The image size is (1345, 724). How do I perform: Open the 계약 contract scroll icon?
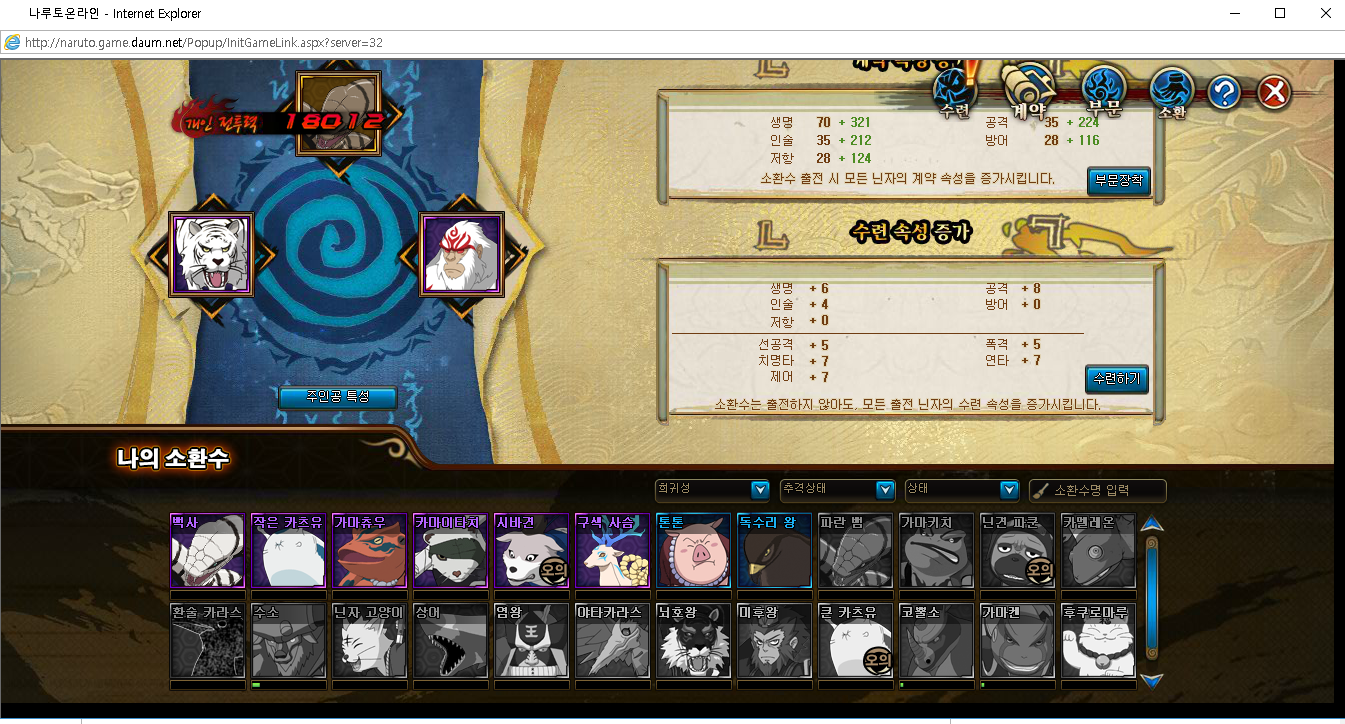[1030, 92]
